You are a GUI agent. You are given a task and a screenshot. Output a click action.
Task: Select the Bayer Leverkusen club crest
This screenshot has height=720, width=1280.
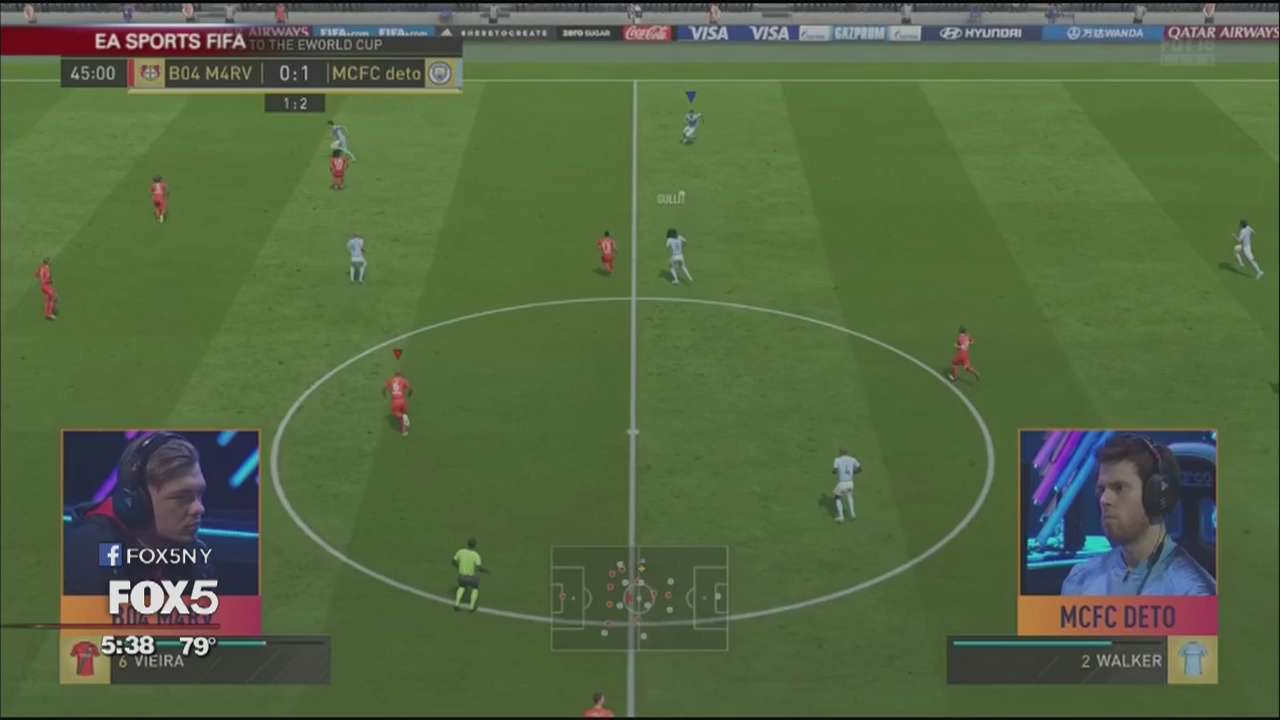coord(149,72)
